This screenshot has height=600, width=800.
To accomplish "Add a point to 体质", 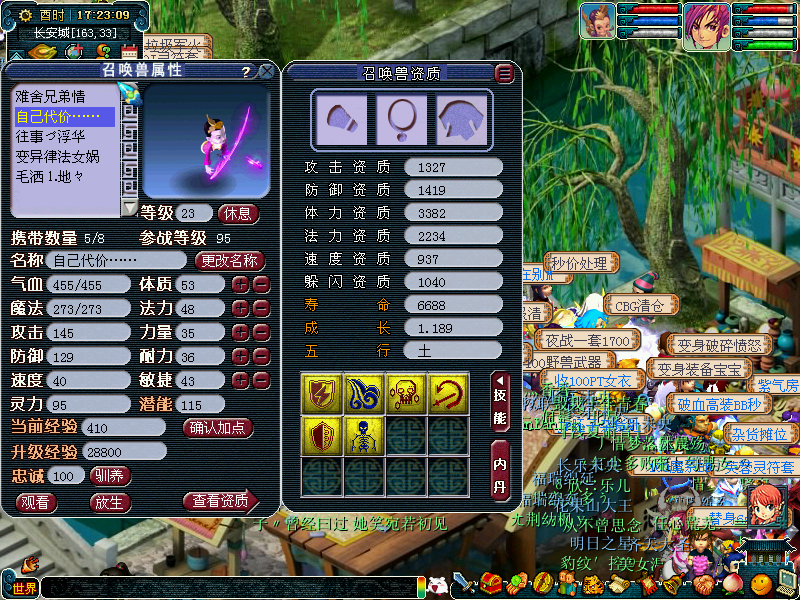I will 240,284.
